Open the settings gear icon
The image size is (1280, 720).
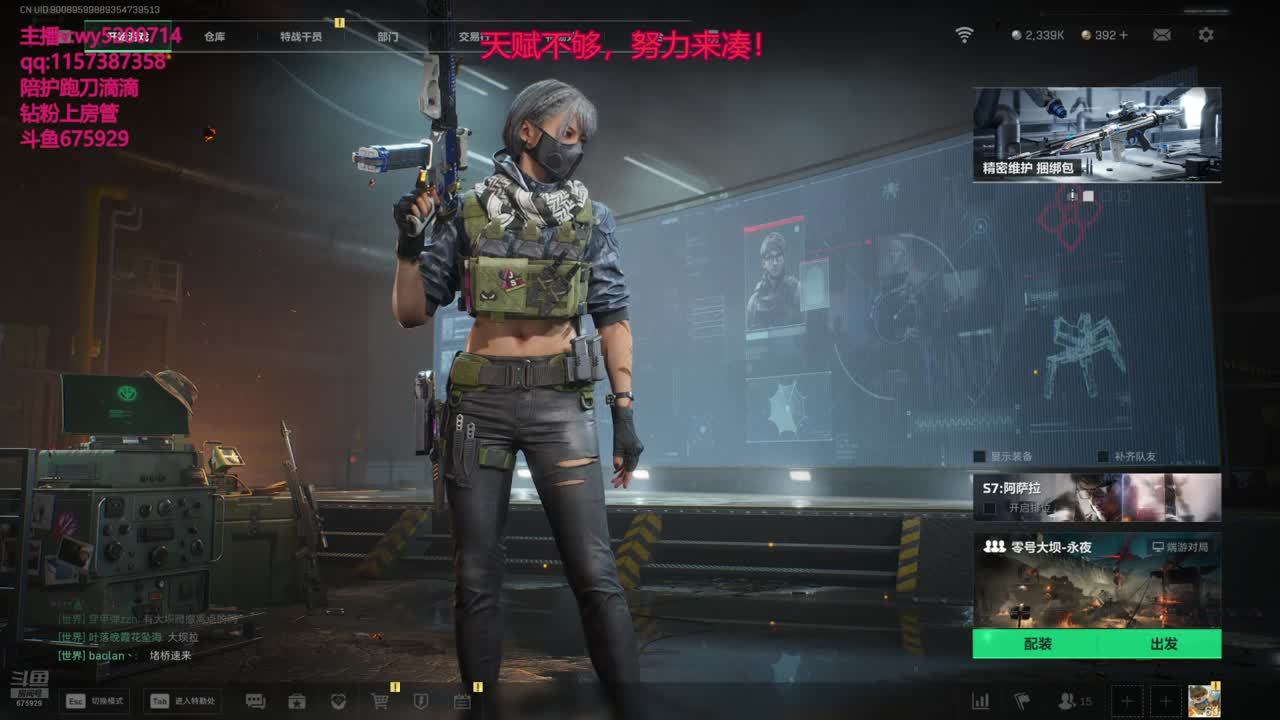coord(1206,35)
